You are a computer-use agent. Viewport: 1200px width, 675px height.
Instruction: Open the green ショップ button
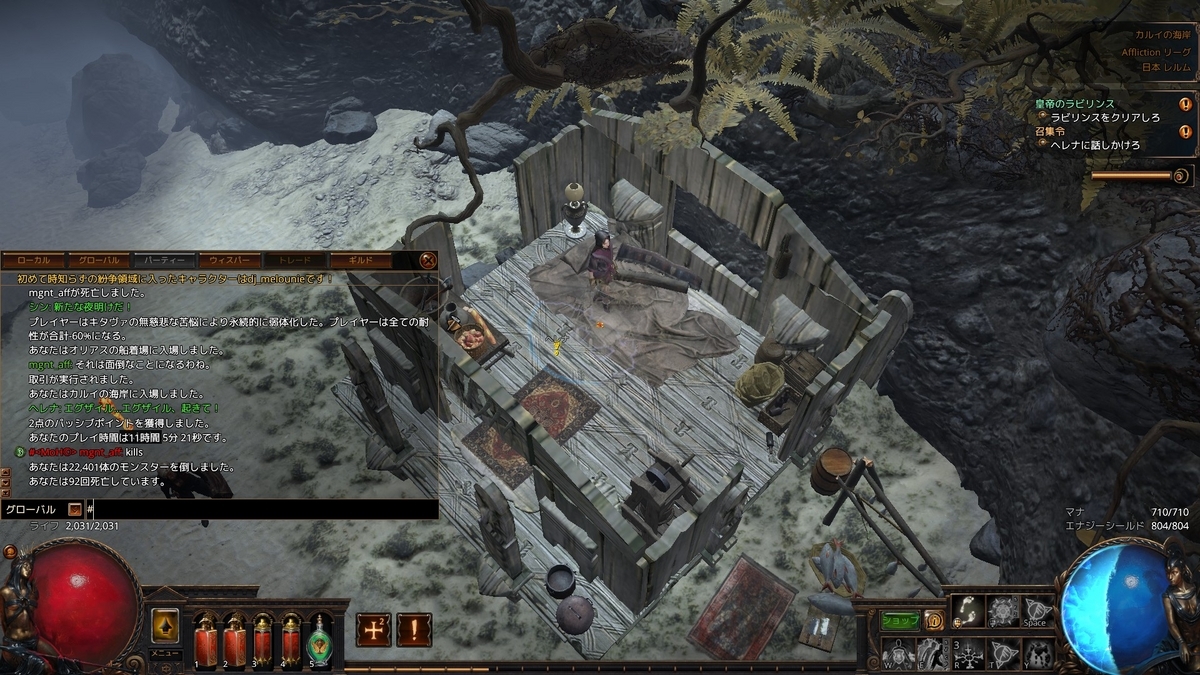coord(900,621)
